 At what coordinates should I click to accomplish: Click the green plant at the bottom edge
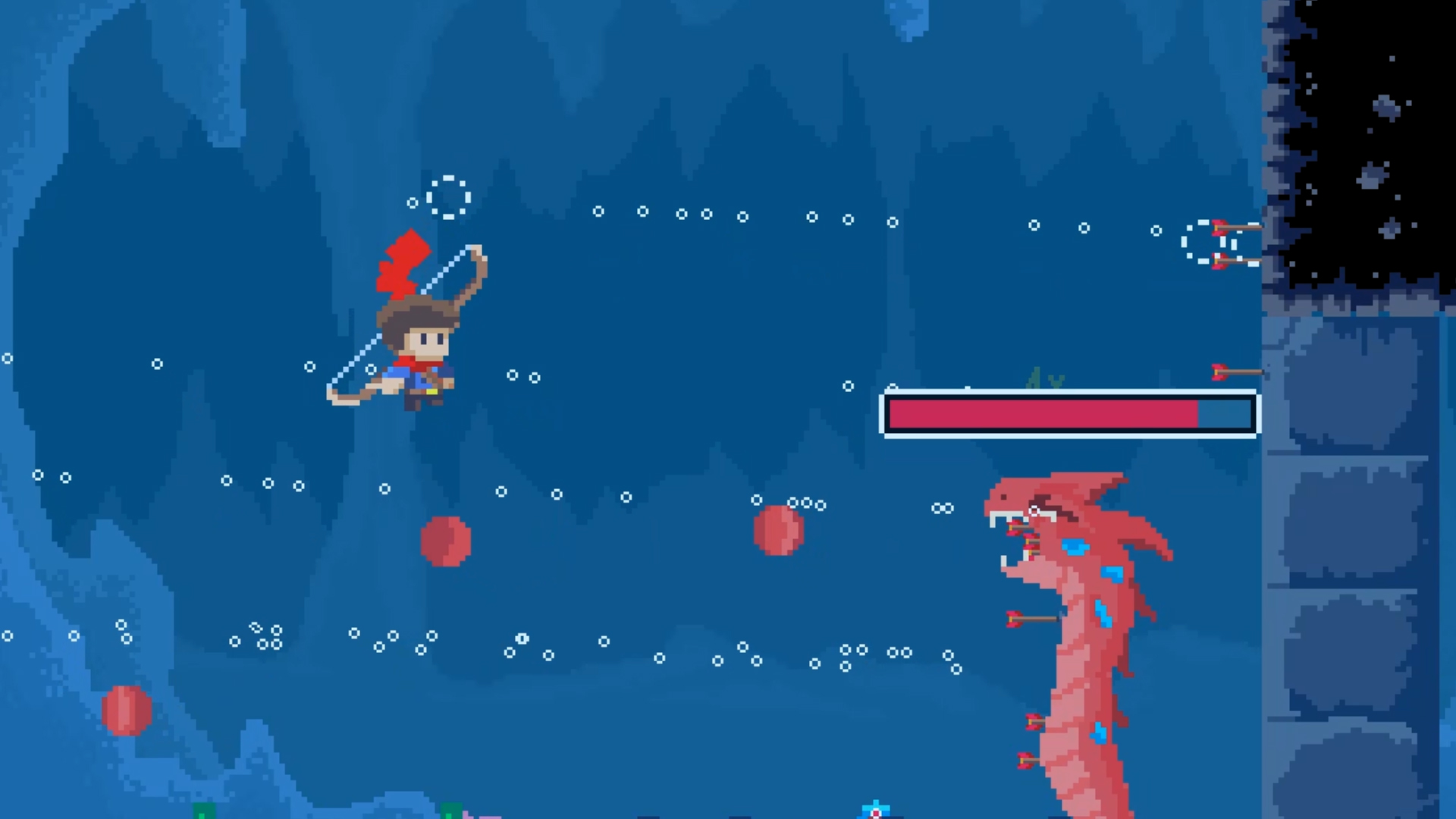pos(451,813)
